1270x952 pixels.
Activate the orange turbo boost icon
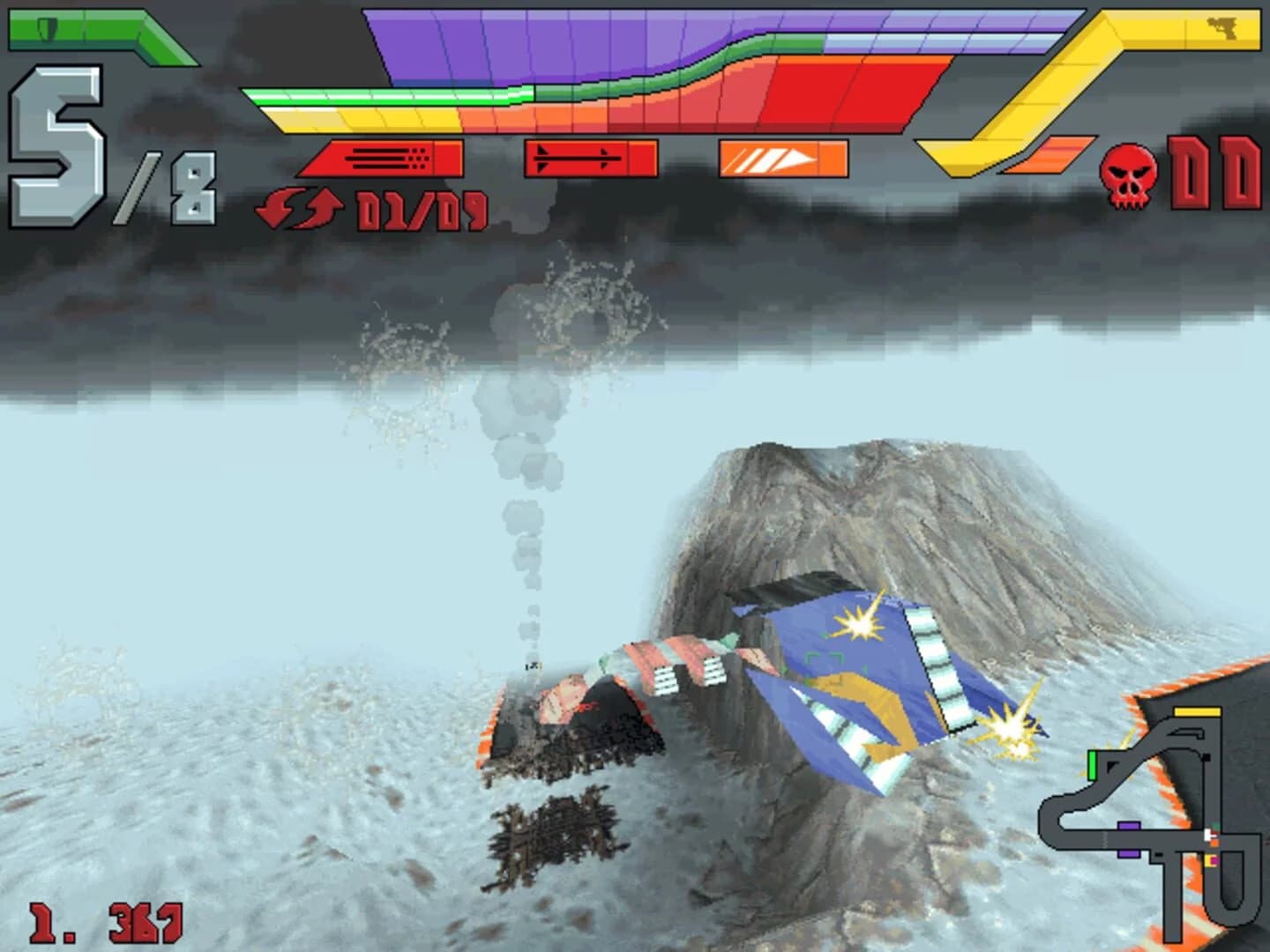[784, 159]
